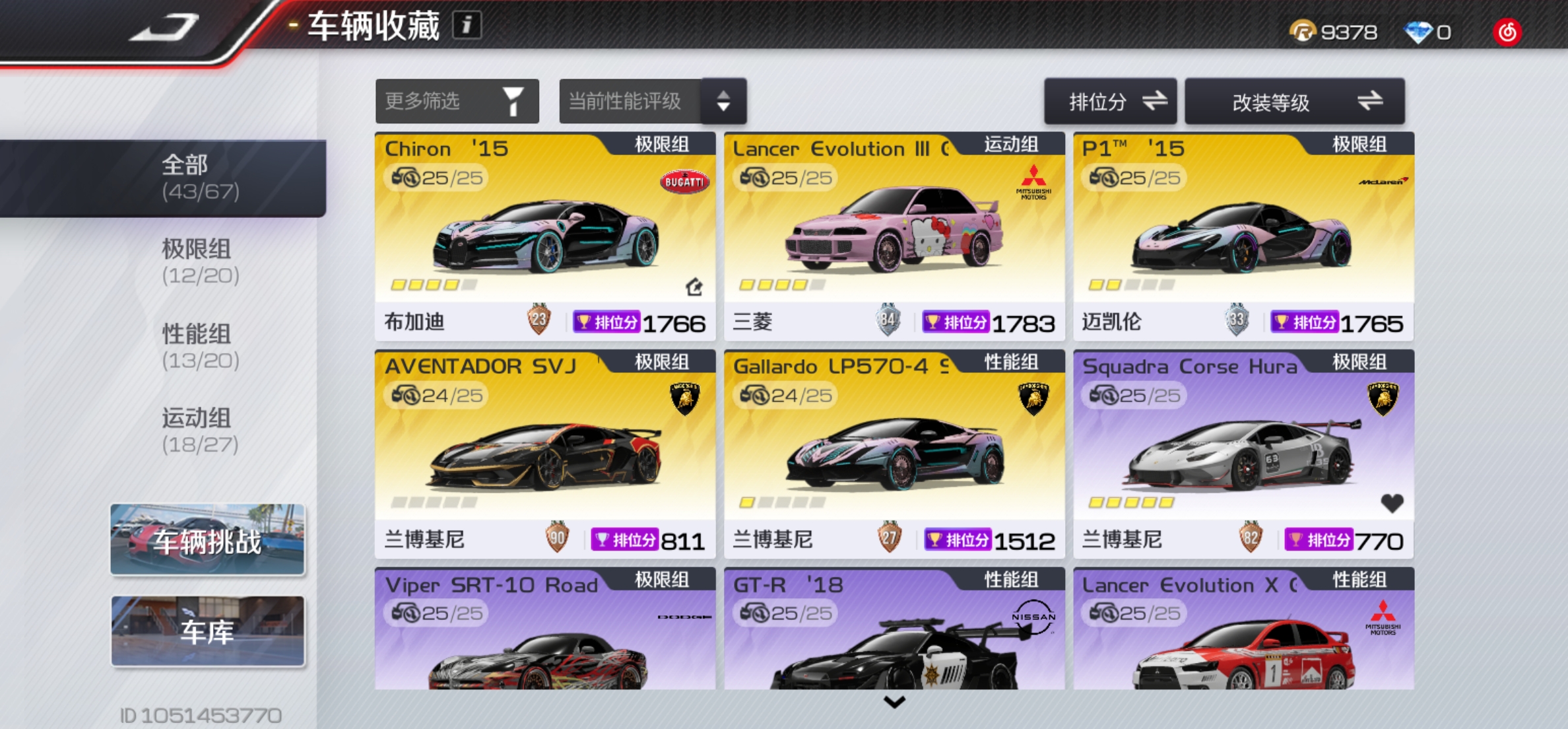
Task: Toggle the 改装等级 display switch
Action: pos(1294,102)
